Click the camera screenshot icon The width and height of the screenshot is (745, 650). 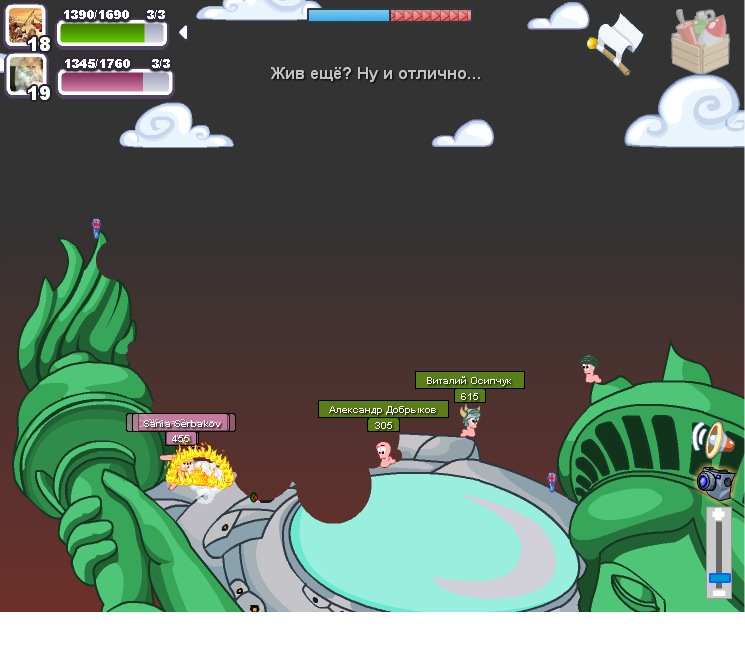(x=715, y=481)
